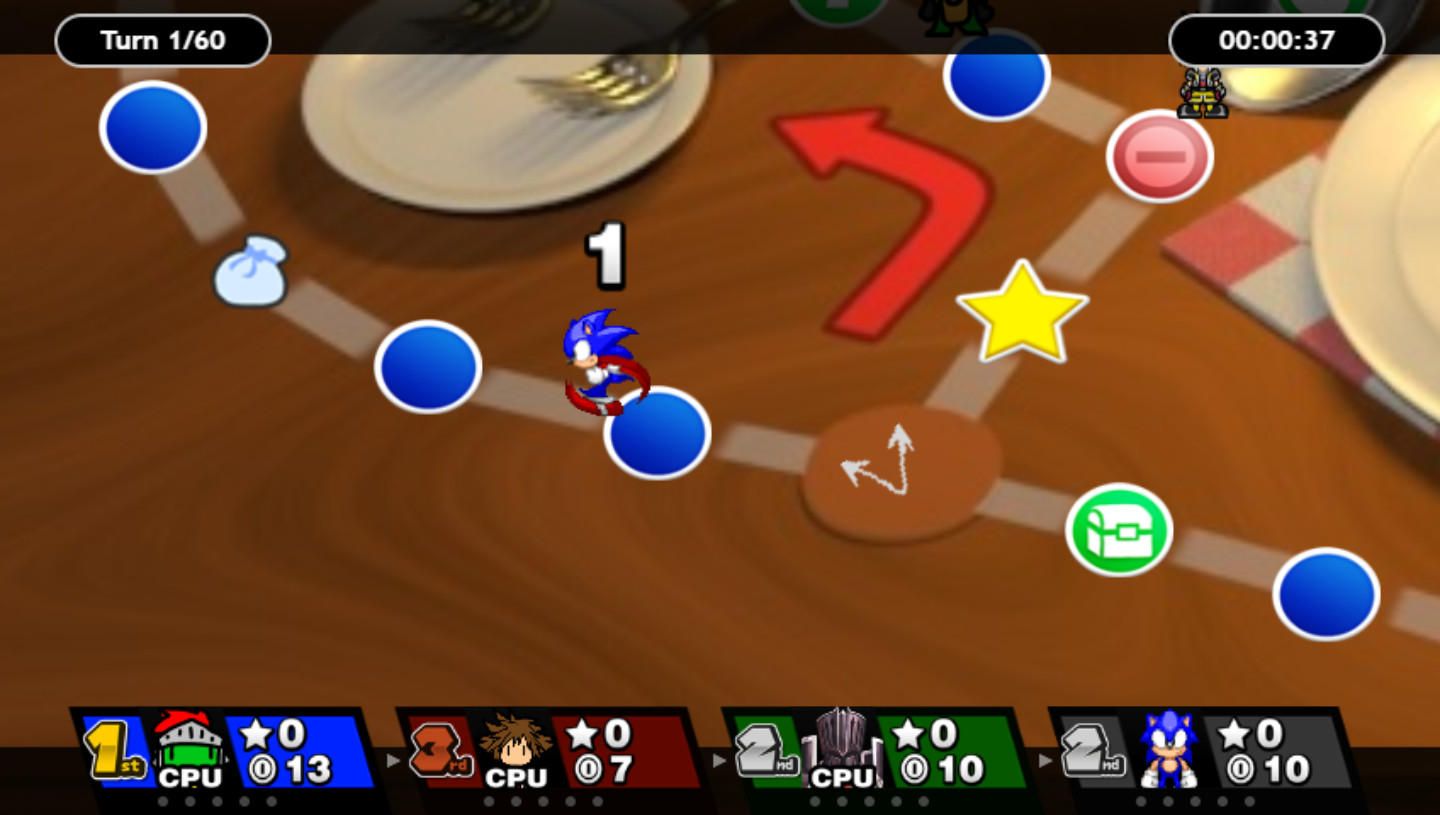Click the 00:00:37 timer display

pyautogui.click(x=1277, y=40)
